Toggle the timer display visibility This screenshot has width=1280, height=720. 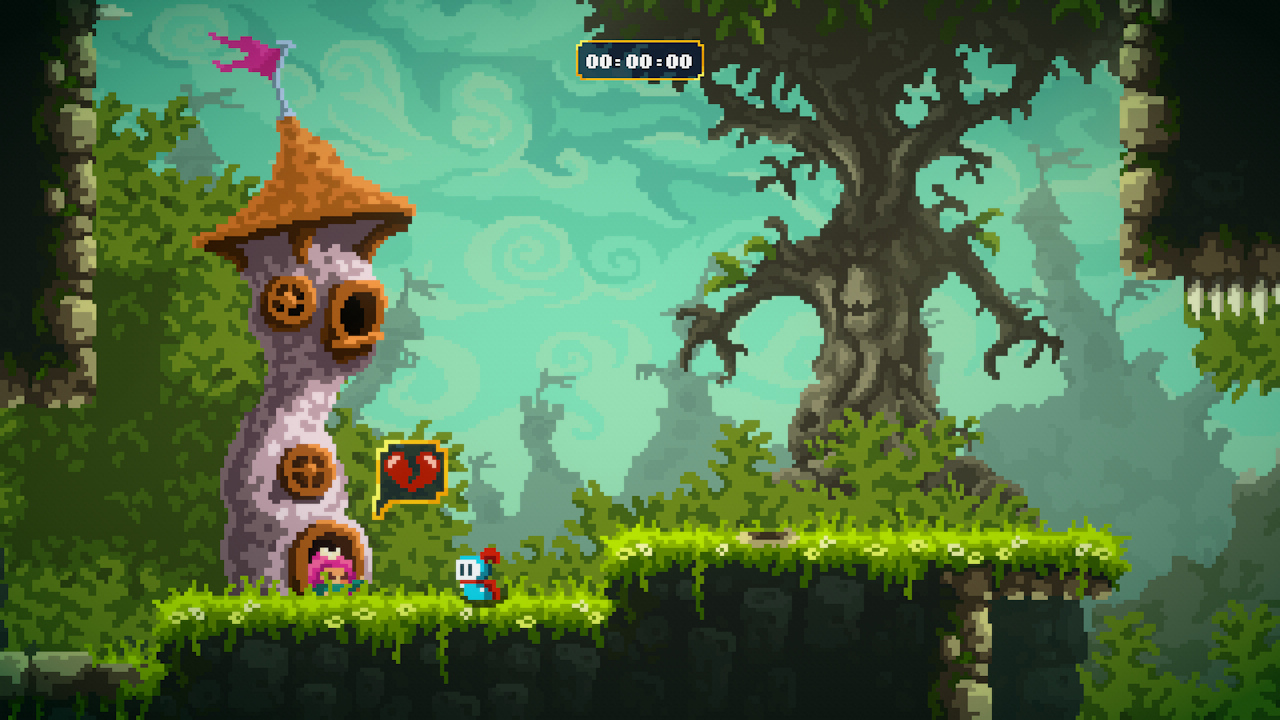[638, 60]
